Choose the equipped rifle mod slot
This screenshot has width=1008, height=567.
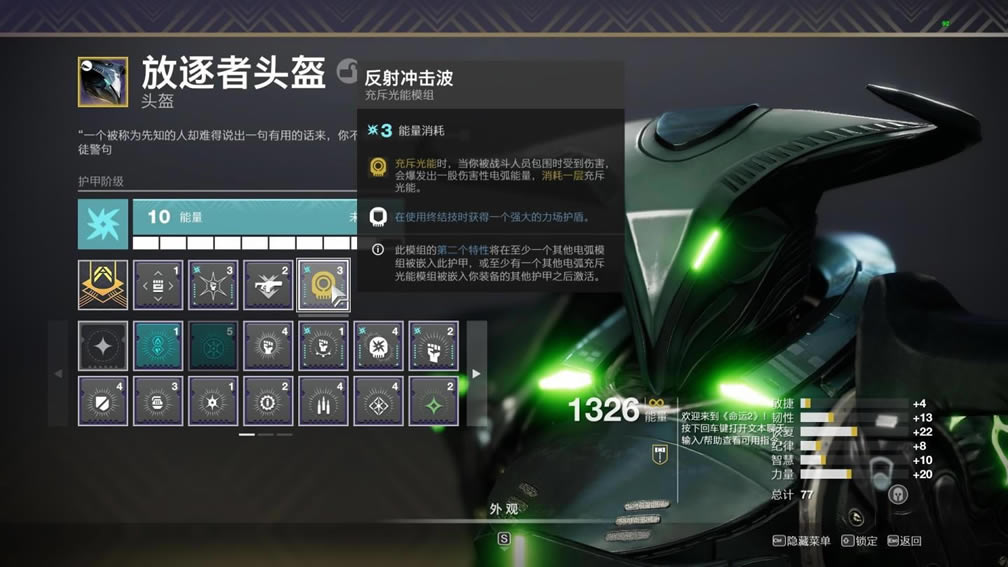tap(268, 285)
